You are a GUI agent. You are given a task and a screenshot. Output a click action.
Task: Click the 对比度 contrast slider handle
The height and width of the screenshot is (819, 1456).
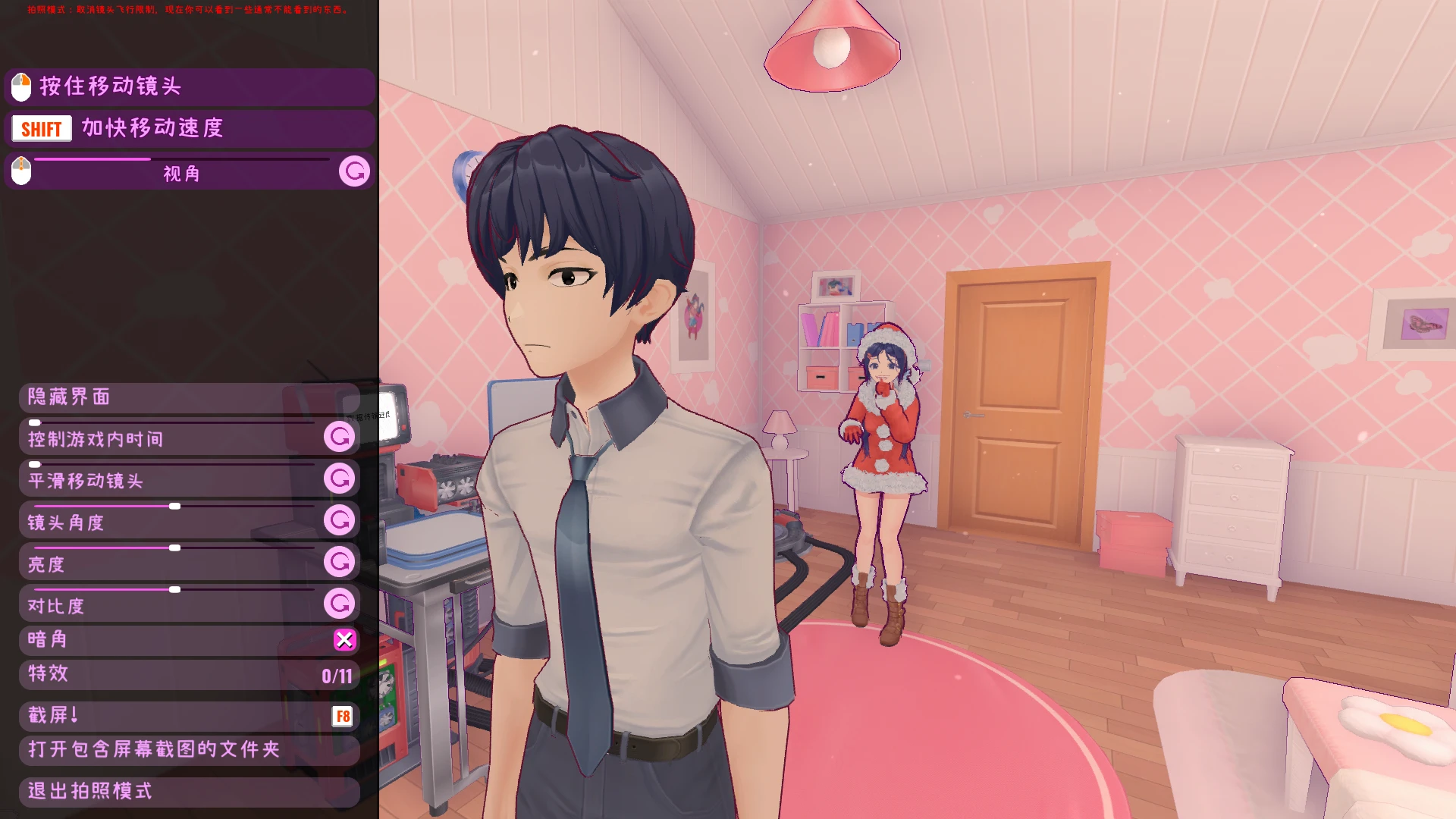tap(174, 589)
